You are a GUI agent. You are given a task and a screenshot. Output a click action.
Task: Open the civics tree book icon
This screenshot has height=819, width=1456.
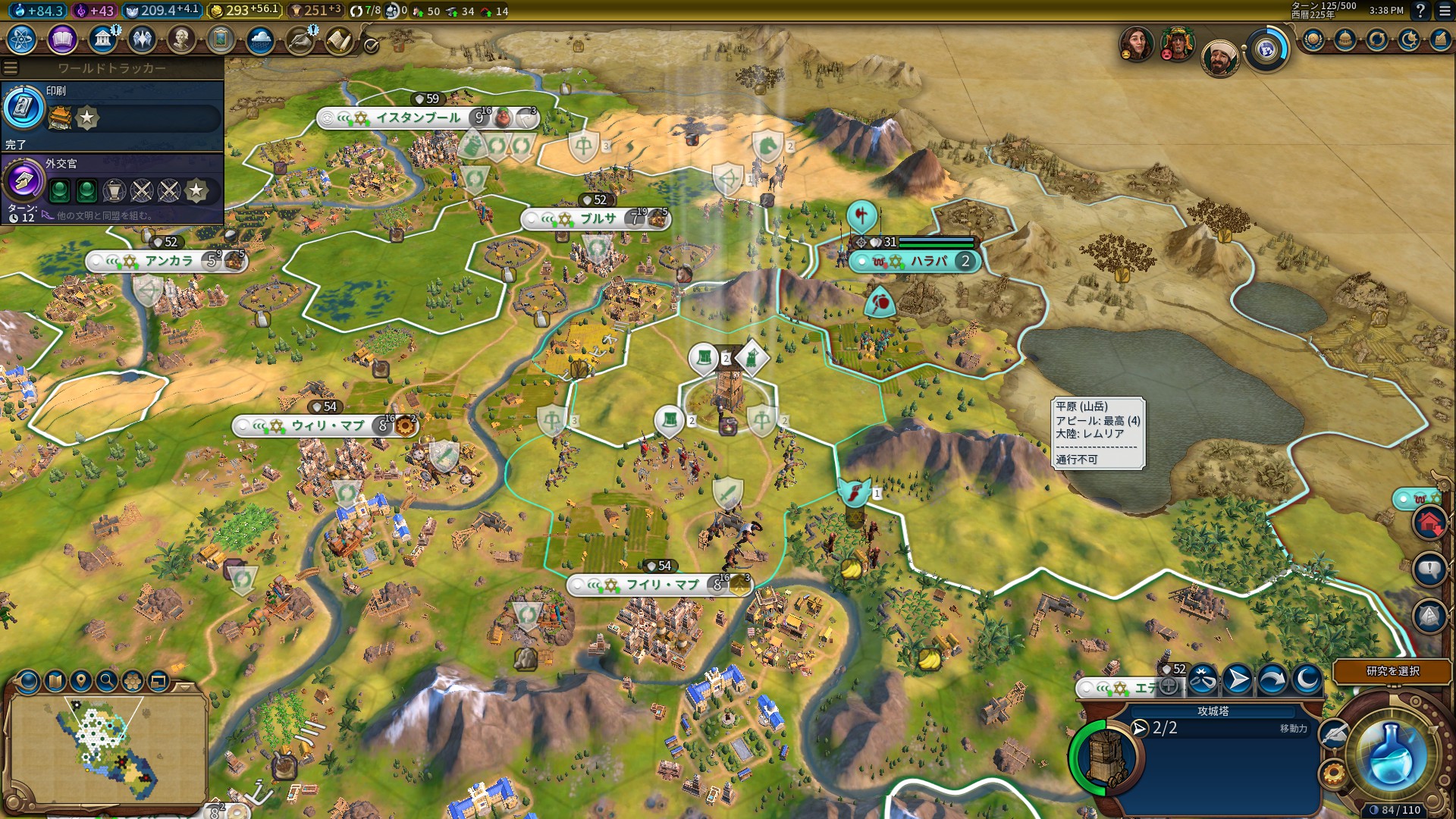coord(62,39)
